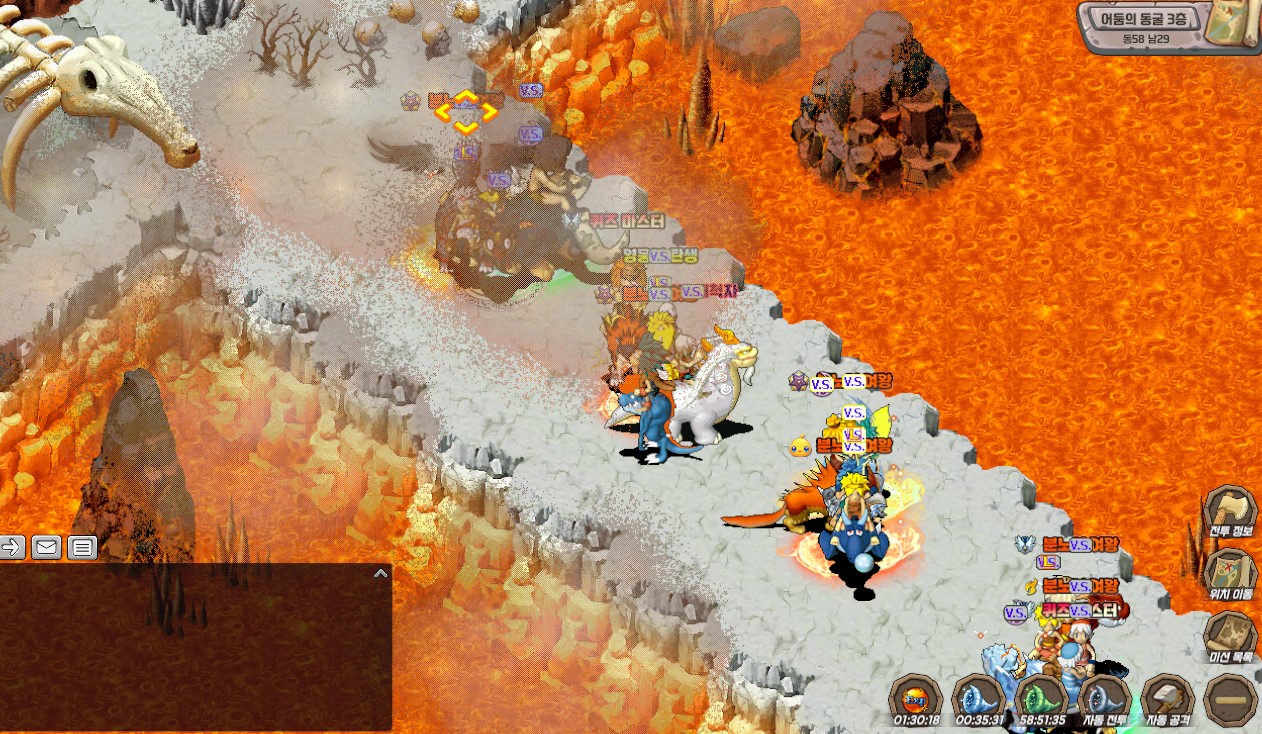Open the chat list lines button
This screenshot has height=734, width=1262.
click(x=82, y=547)
